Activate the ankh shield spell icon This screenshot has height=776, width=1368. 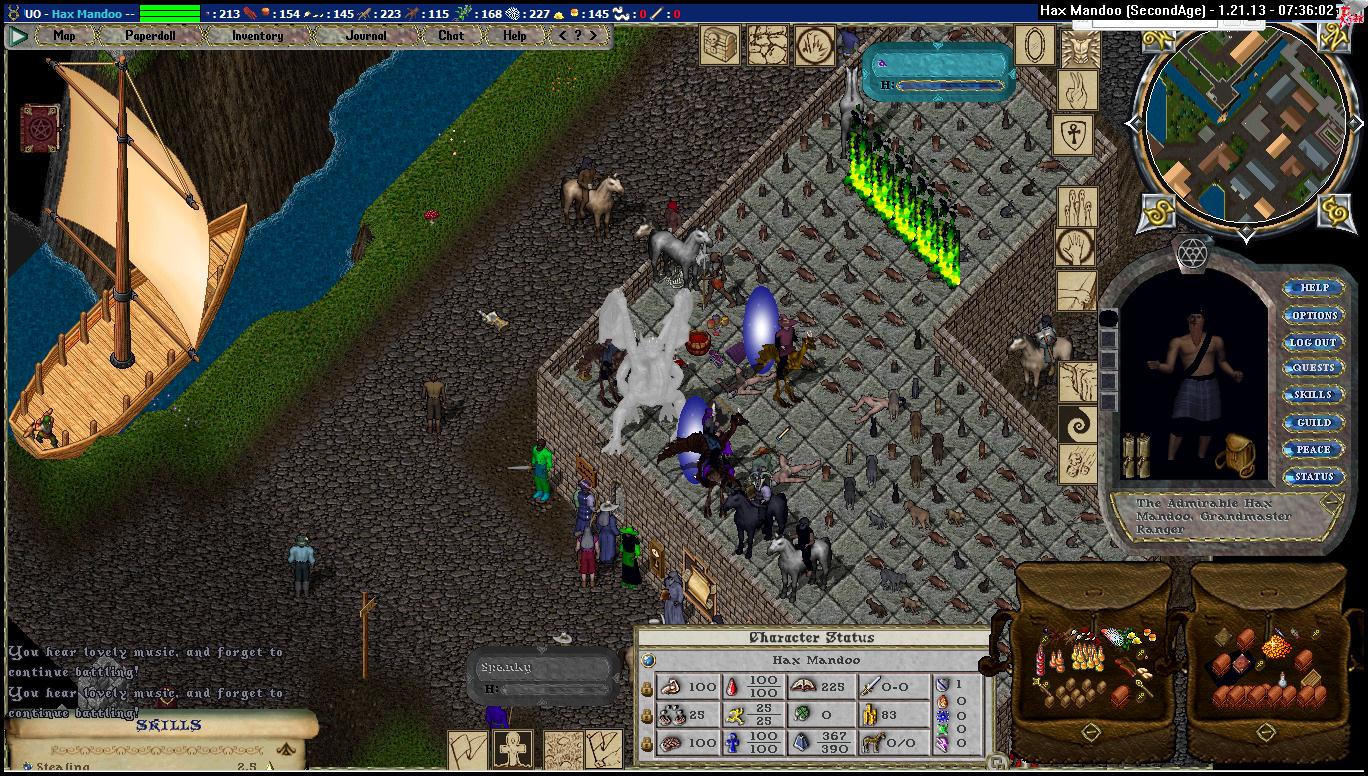(x=1073, y=135)
